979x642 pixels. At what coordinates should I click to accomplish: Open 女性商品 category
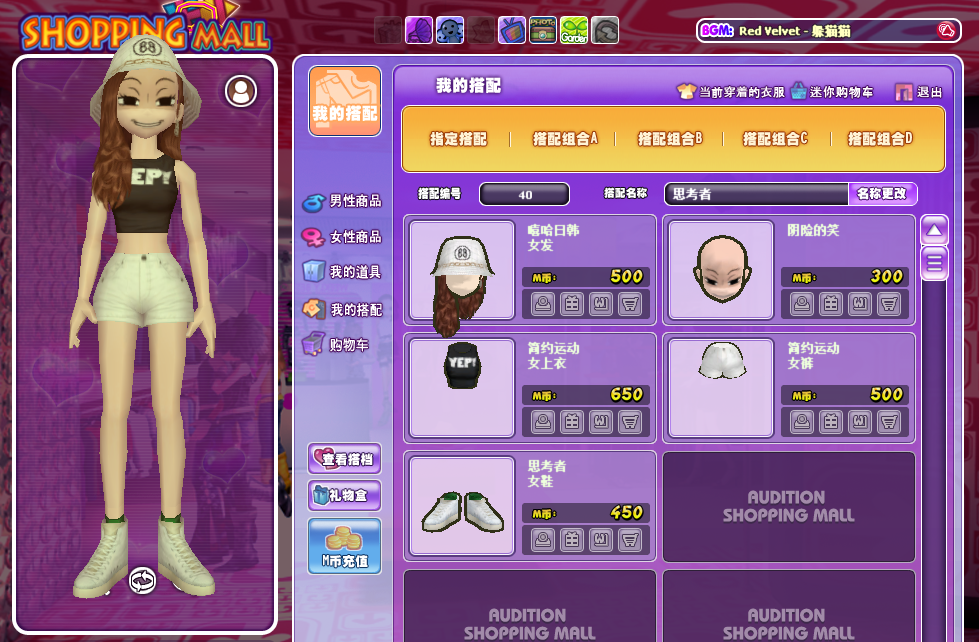tap(343, 237)
